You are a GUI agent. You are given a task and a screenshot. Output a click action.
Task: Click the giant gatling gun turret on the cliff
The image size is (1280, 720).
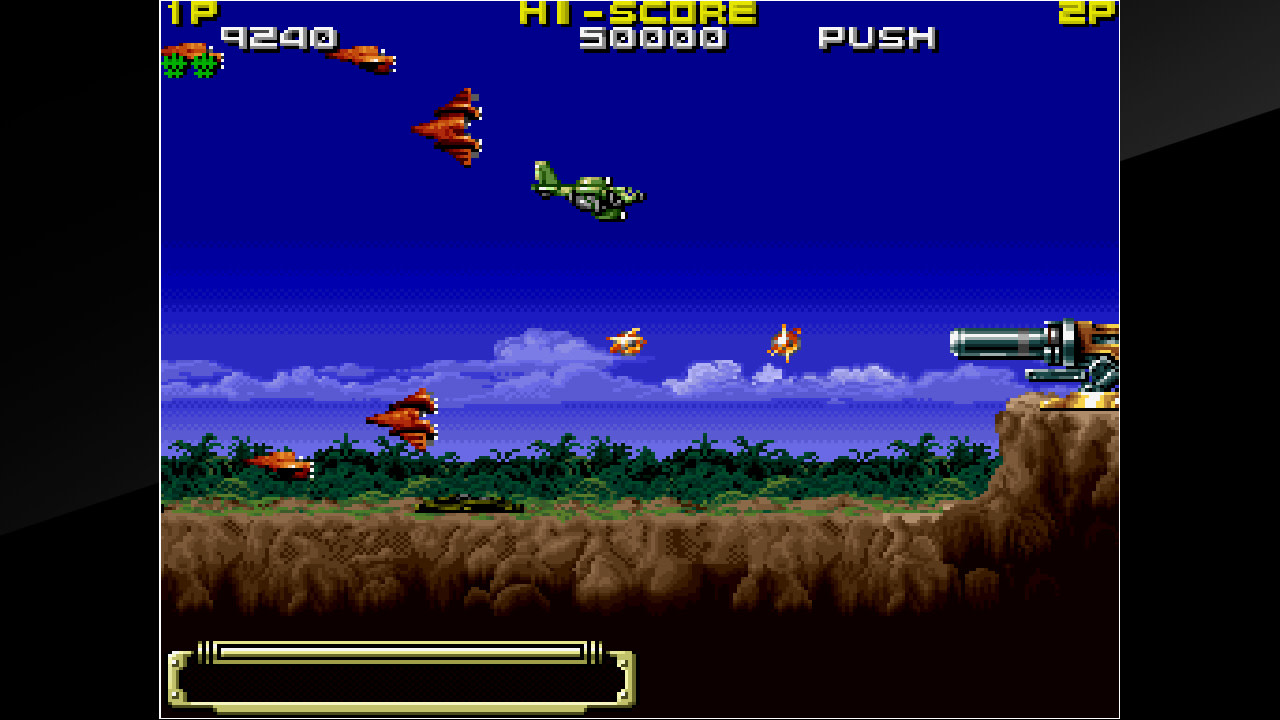tap(1050, 355)
